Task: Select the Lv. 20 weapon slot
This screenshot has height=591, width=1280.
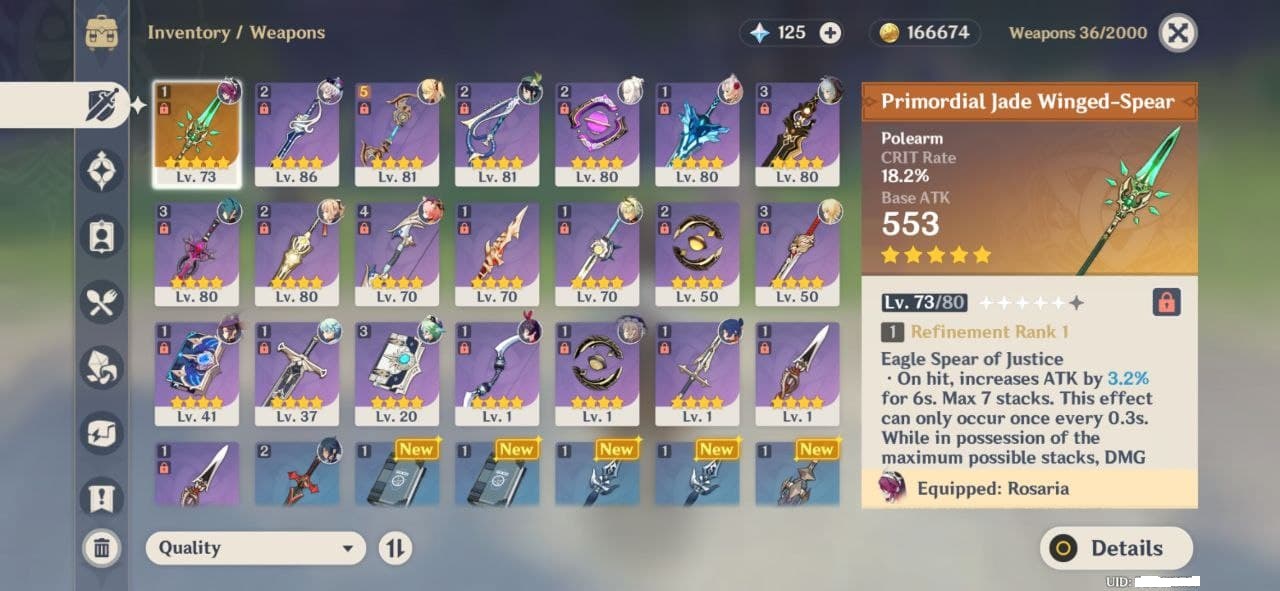Action: (x=397, y=374)
